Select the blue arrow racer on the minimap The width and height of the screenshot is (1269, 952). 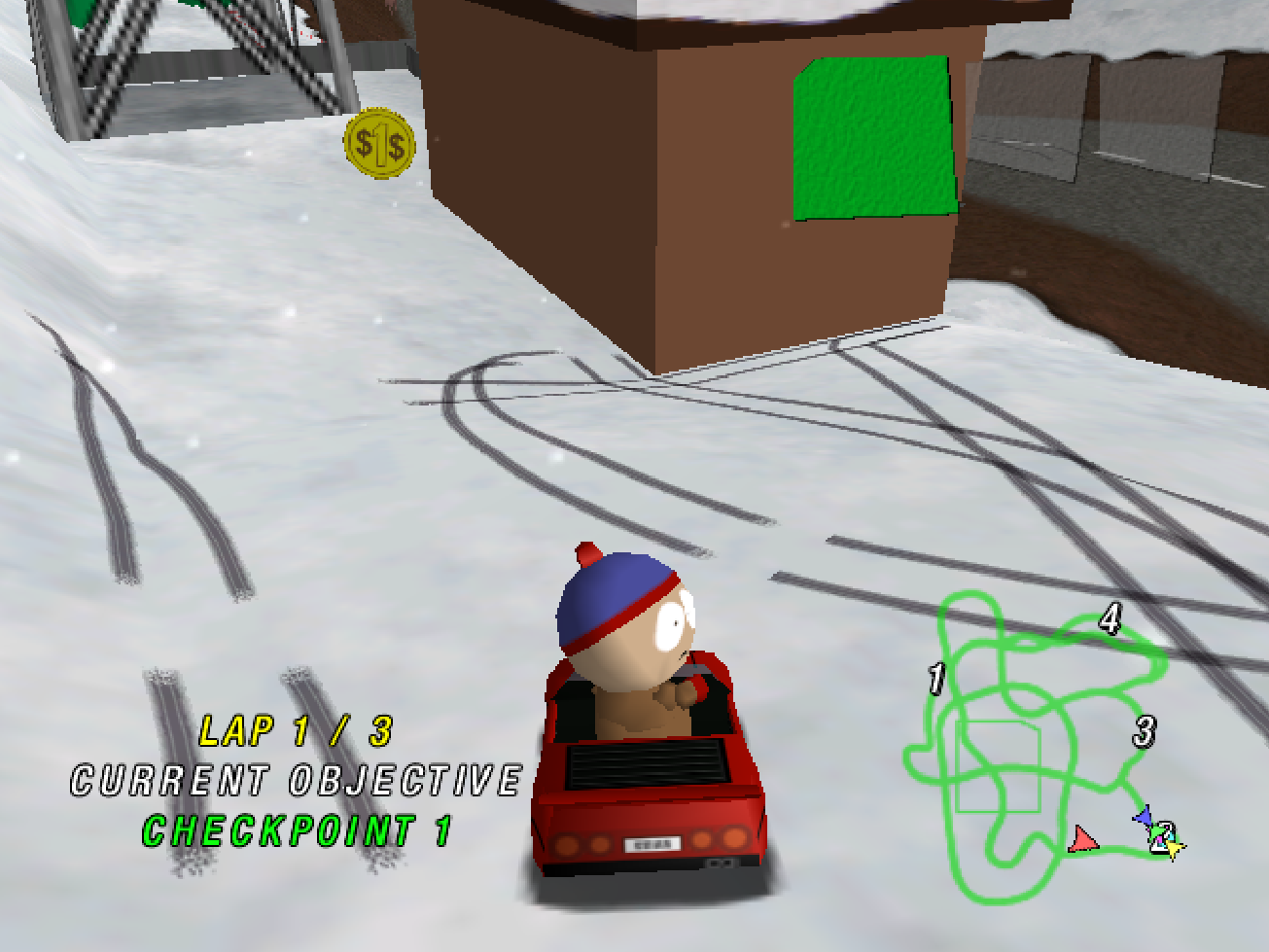tap(1144, 815)
